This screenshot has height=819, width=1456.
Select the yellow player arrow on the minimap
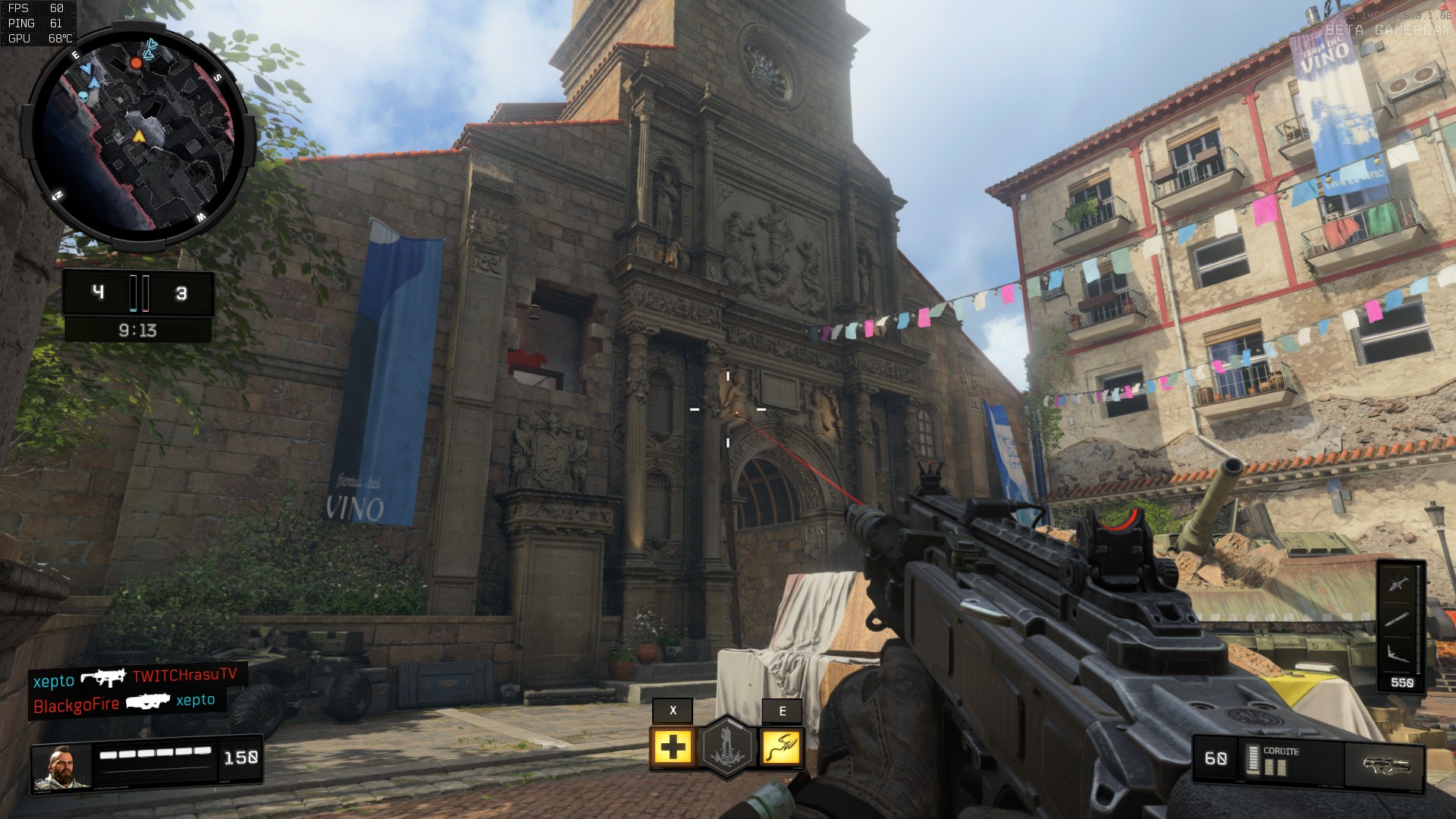tap(139, 136)
